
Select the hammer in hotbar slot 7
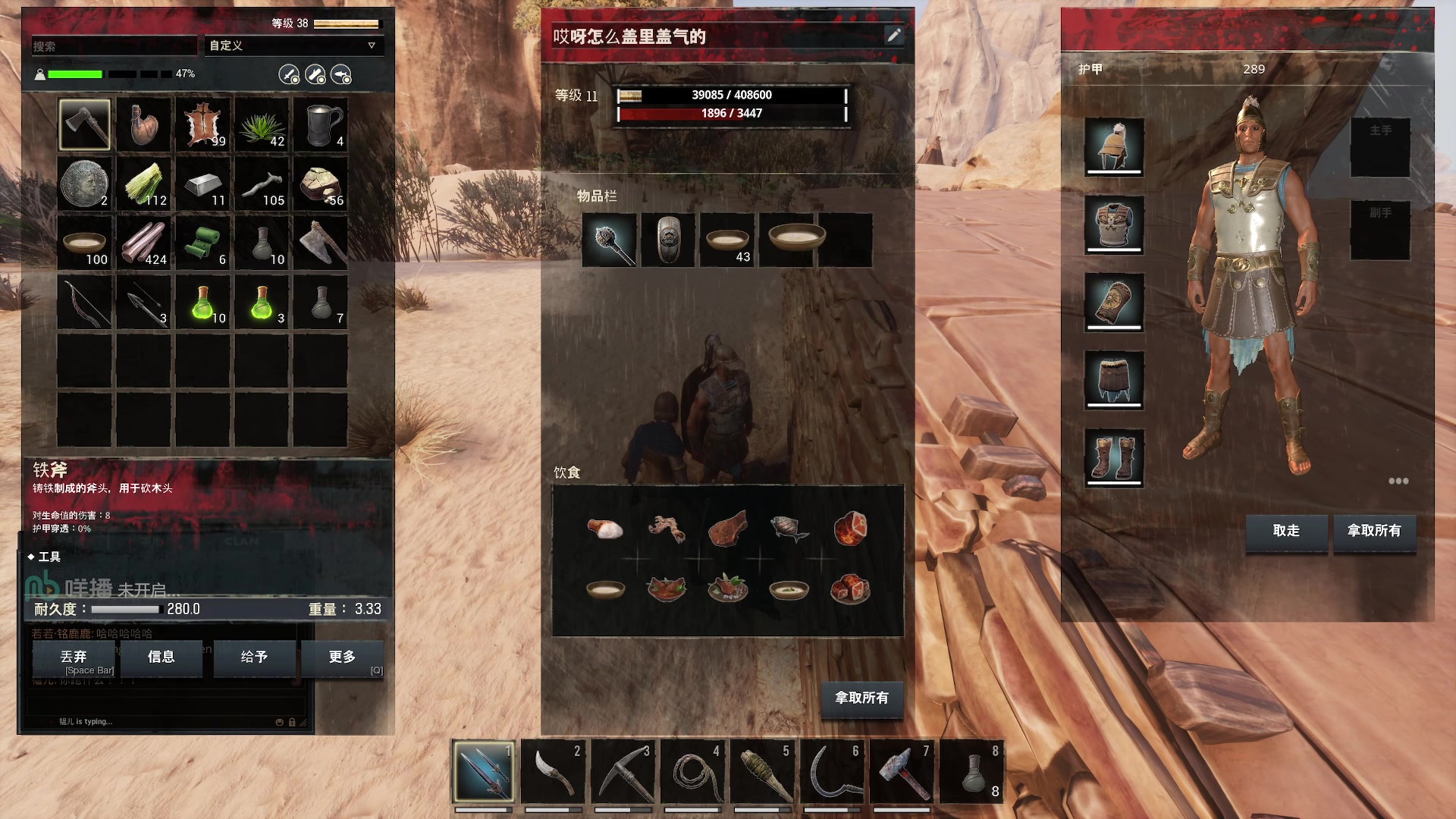point(902,773)
